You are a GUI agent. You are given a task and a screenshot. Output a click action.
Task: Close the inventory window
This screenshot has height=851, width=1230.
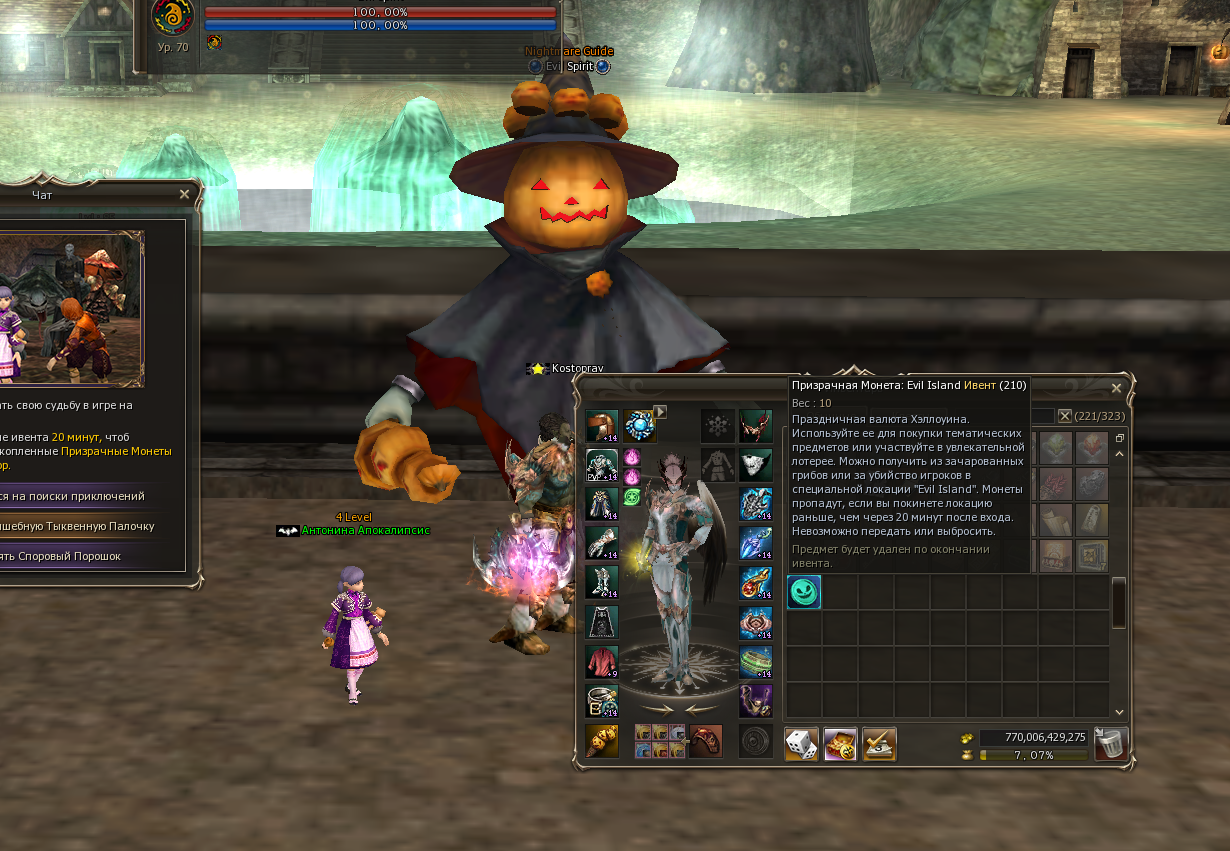1117,388
